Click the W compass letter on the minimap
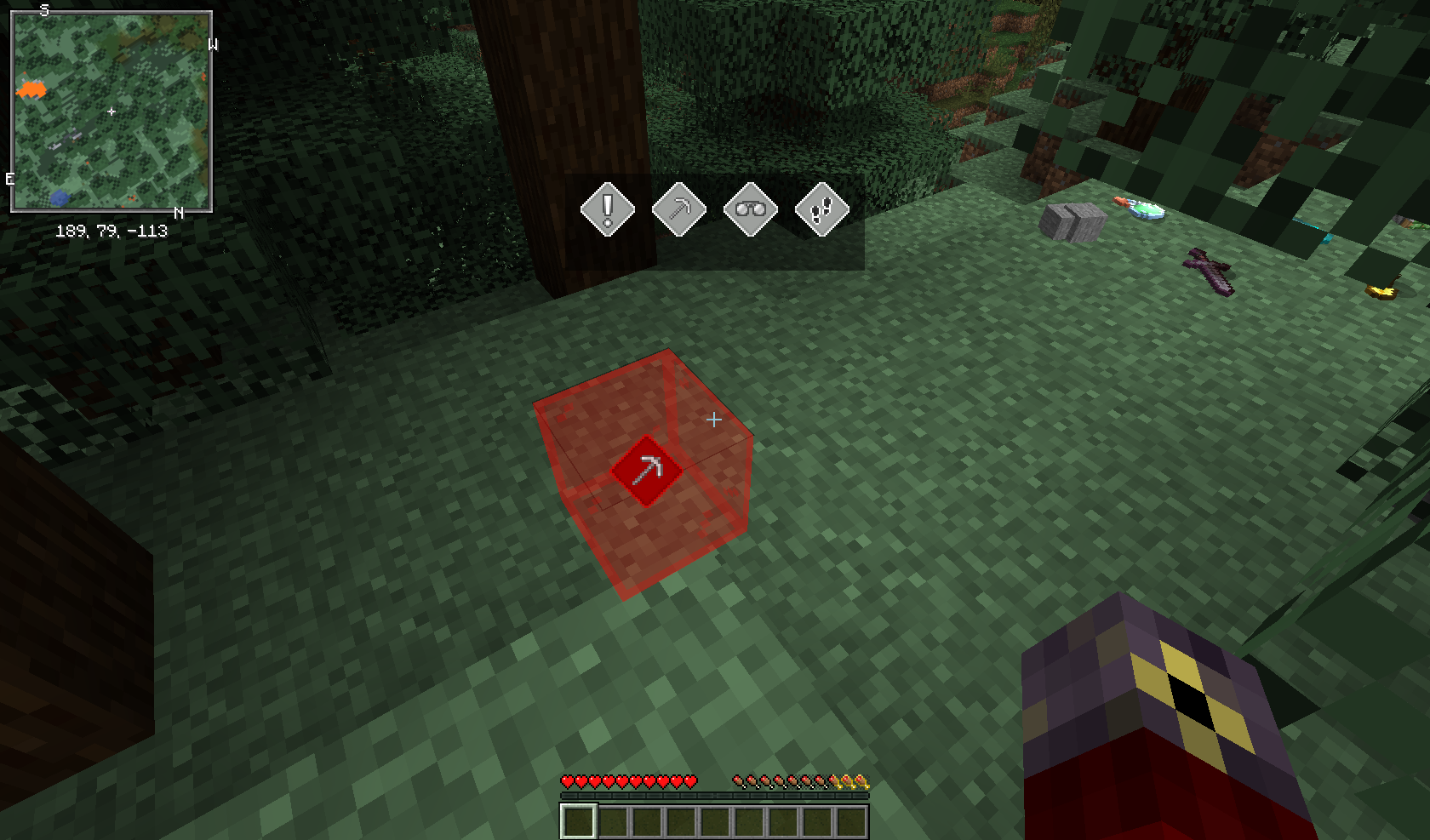Image resolution: width=1430 pixels, height=840 pixels. (214, 43)
